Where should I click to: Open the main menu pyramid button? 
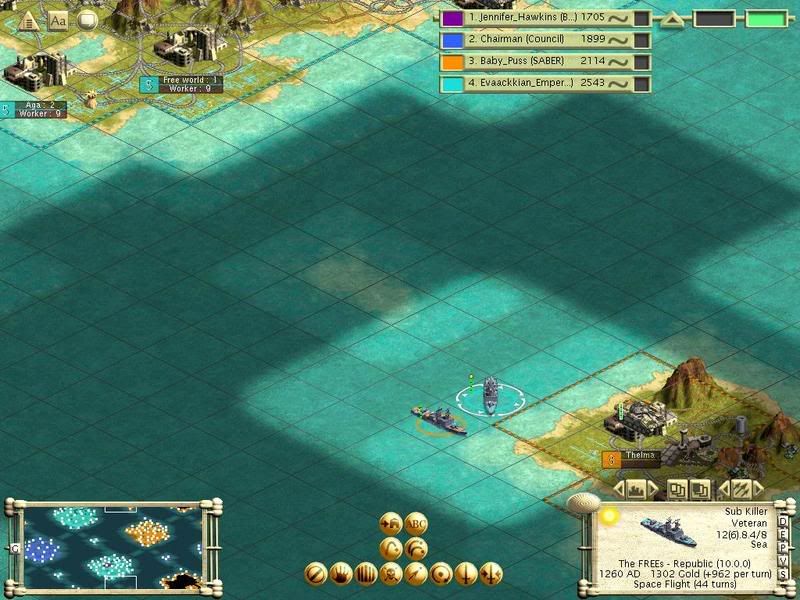[x=30, y=19]
